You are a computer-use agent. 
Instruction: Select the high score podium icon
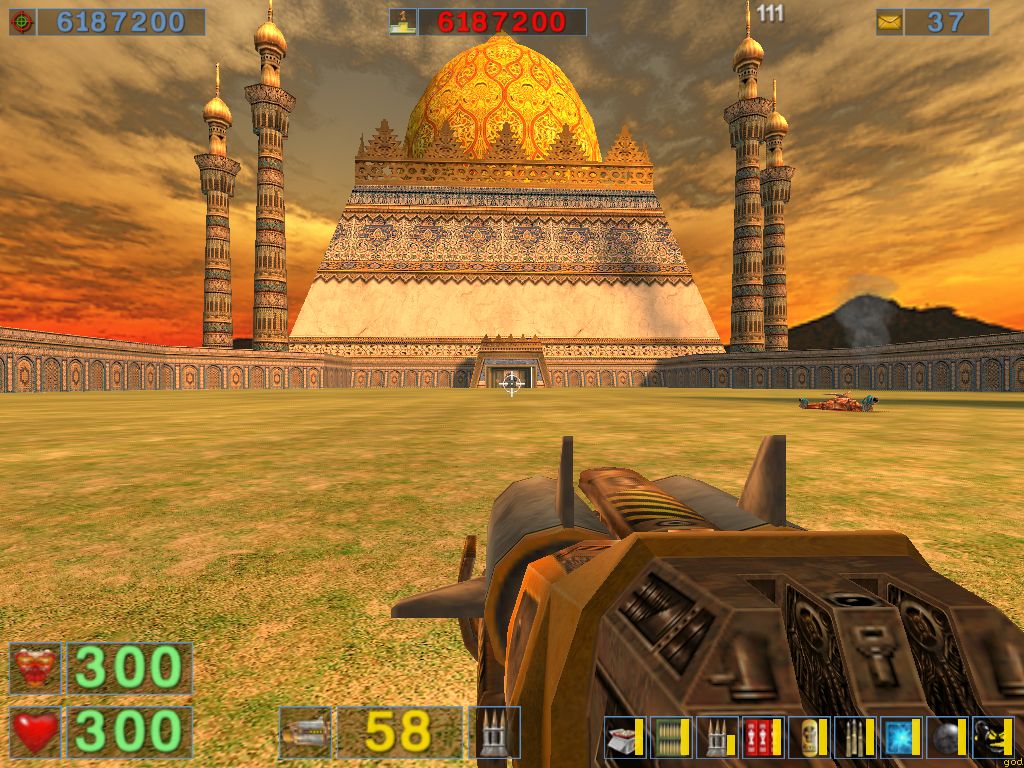402,22
